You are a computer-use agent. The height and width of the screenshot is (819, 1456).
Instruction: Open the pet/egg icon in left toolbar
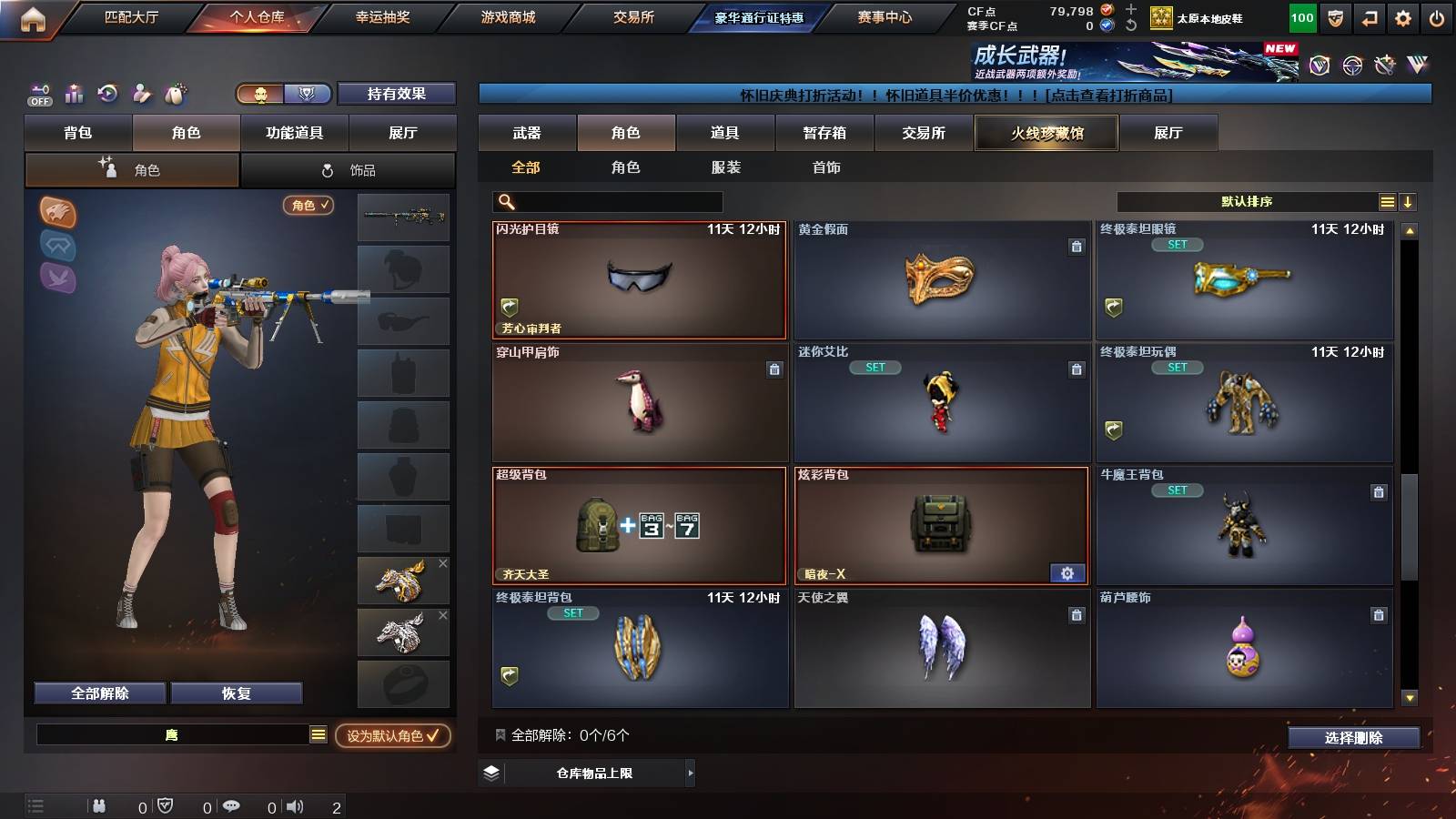[x=174, y=94]
